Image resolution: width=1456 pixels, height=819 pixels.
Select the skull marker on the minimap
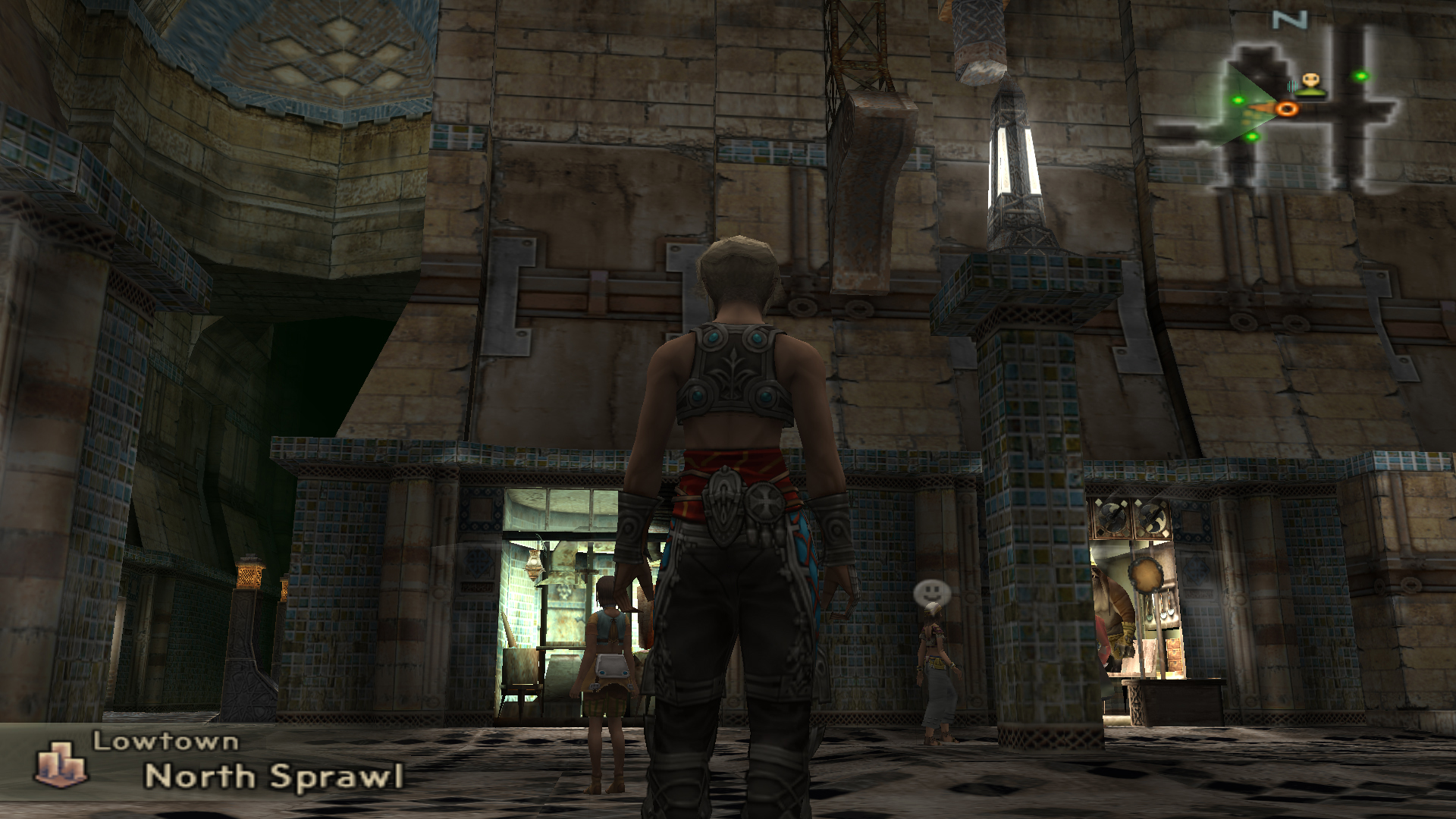(x=1310, y=80)
